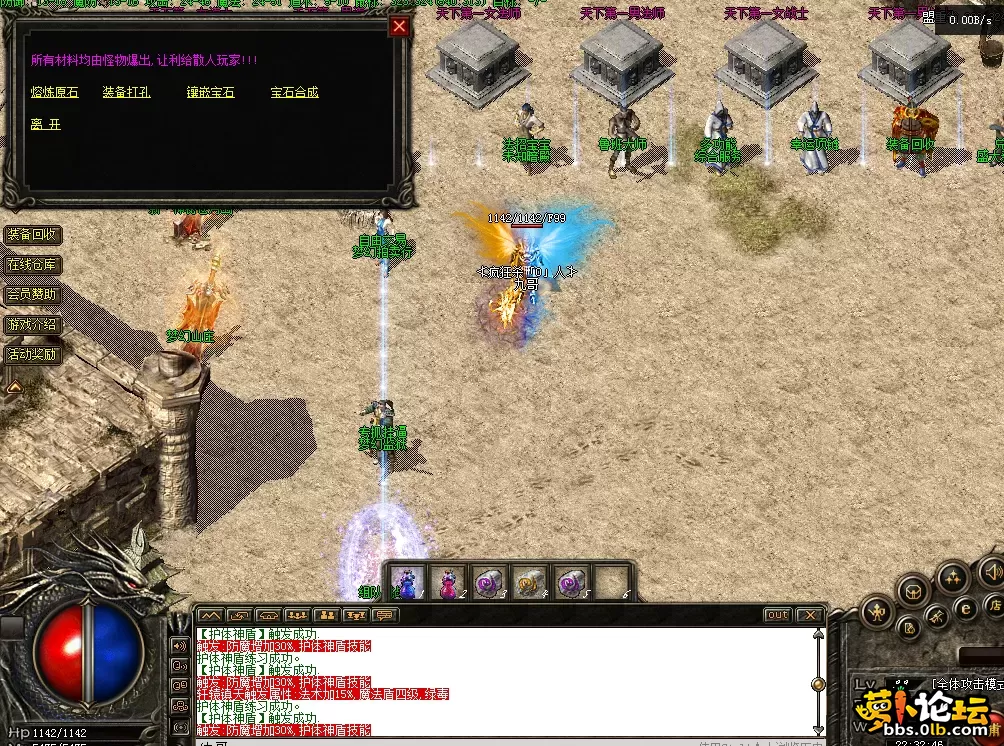Open 在线仓库 online warehouse

click(x=33, y=265)
